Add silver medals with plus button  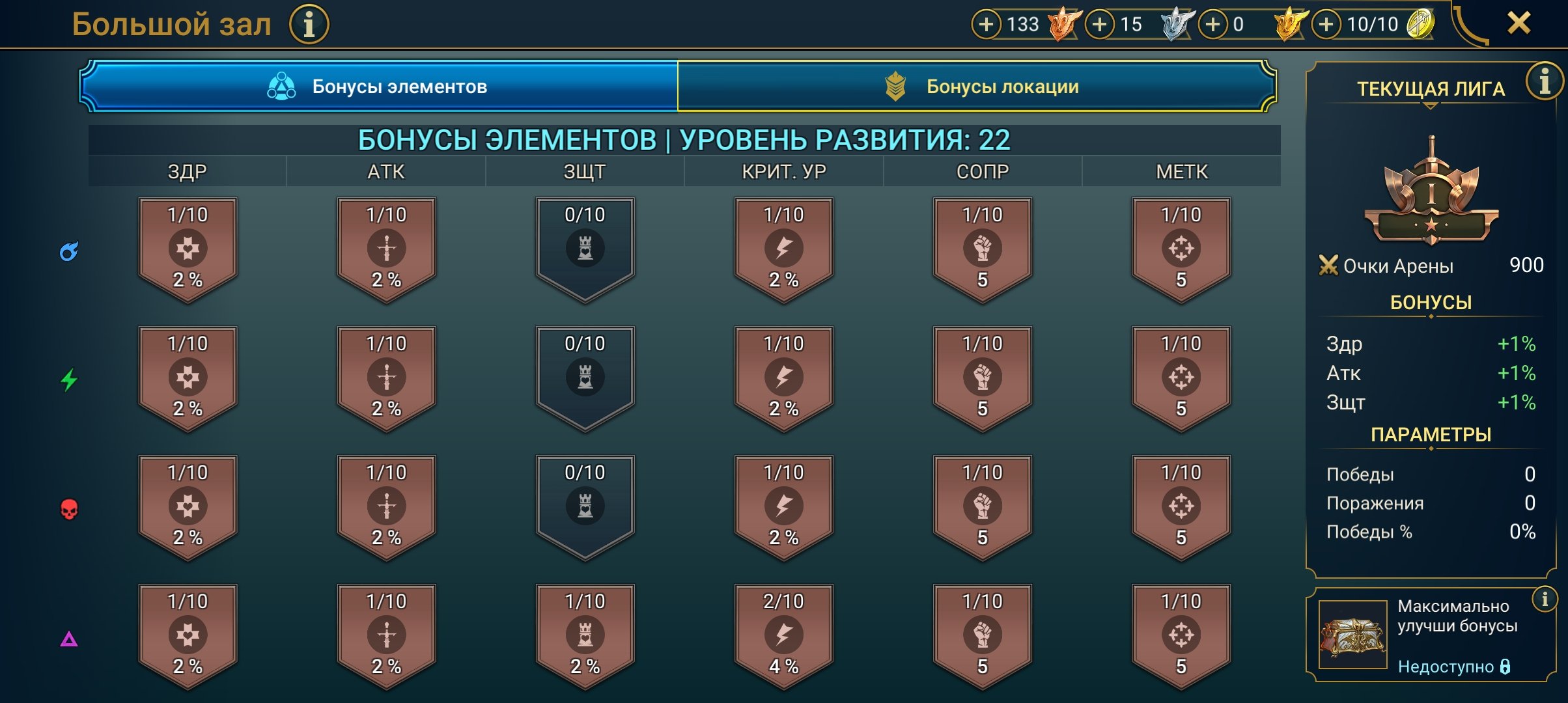point(1100,25)
